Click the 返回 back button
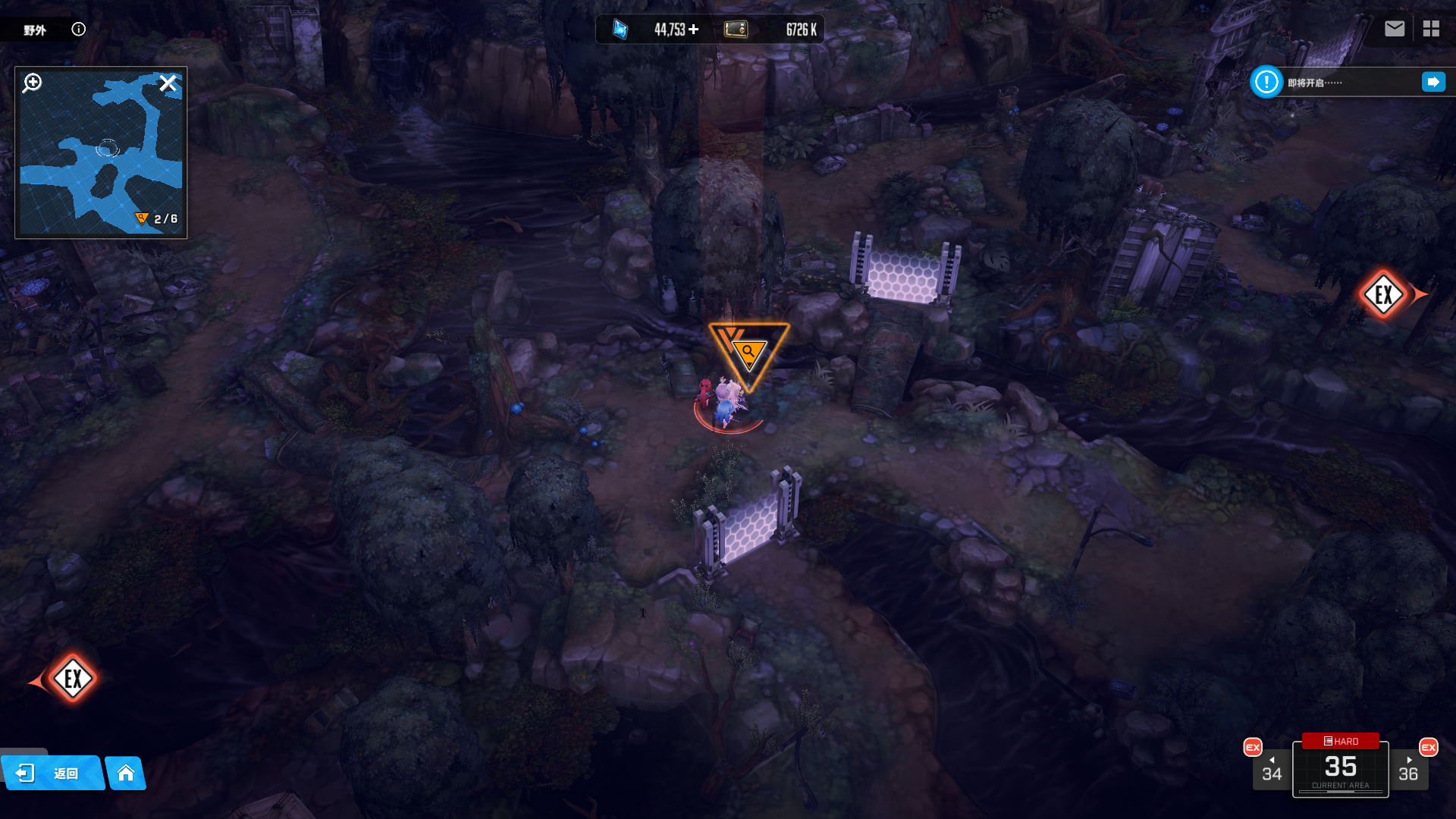Screen dimensions: 1456x819 [x=52, y=773]
